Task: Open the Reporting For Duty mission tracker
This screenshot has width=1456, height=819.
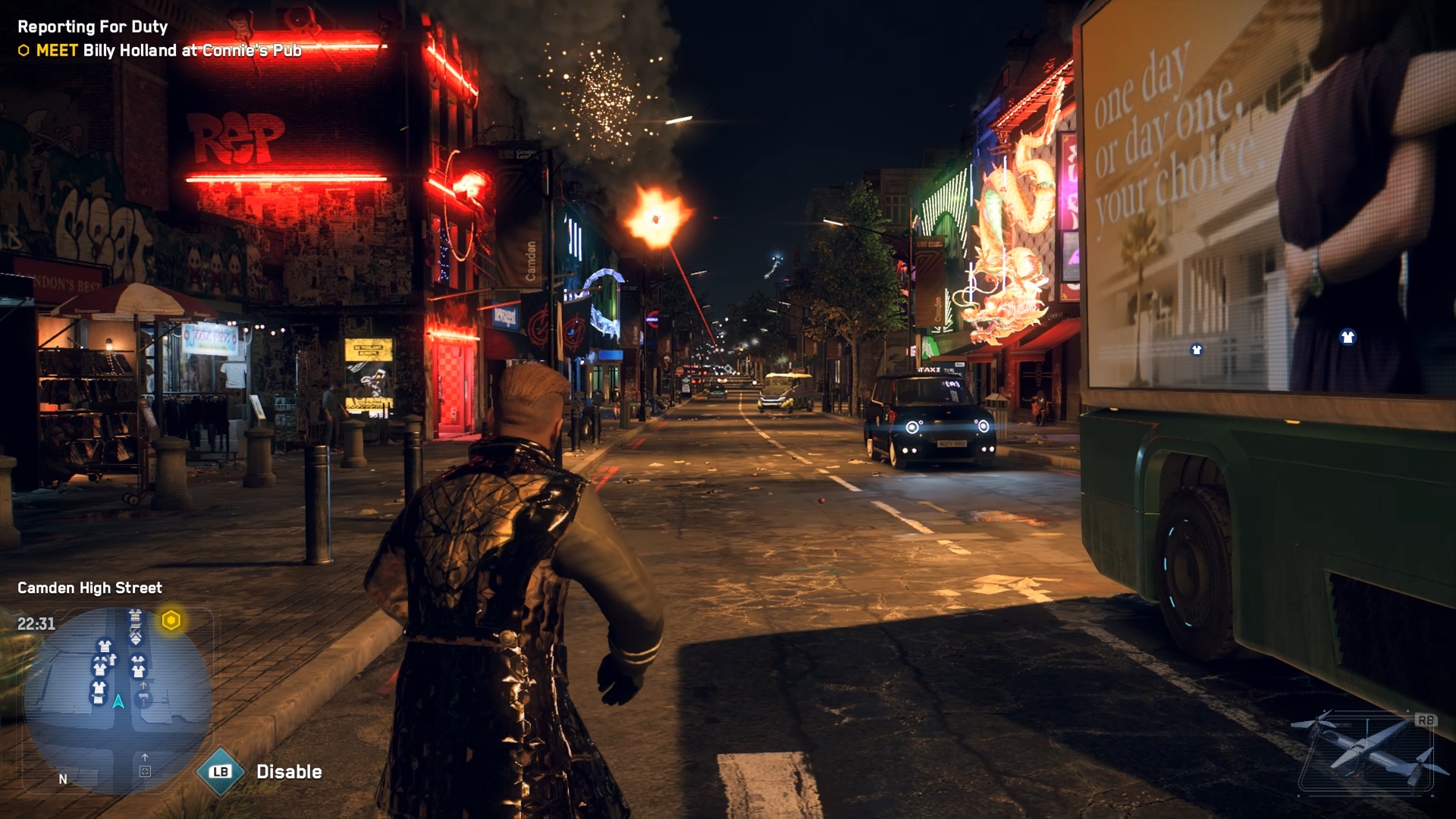Action: [x=93, y=27]
